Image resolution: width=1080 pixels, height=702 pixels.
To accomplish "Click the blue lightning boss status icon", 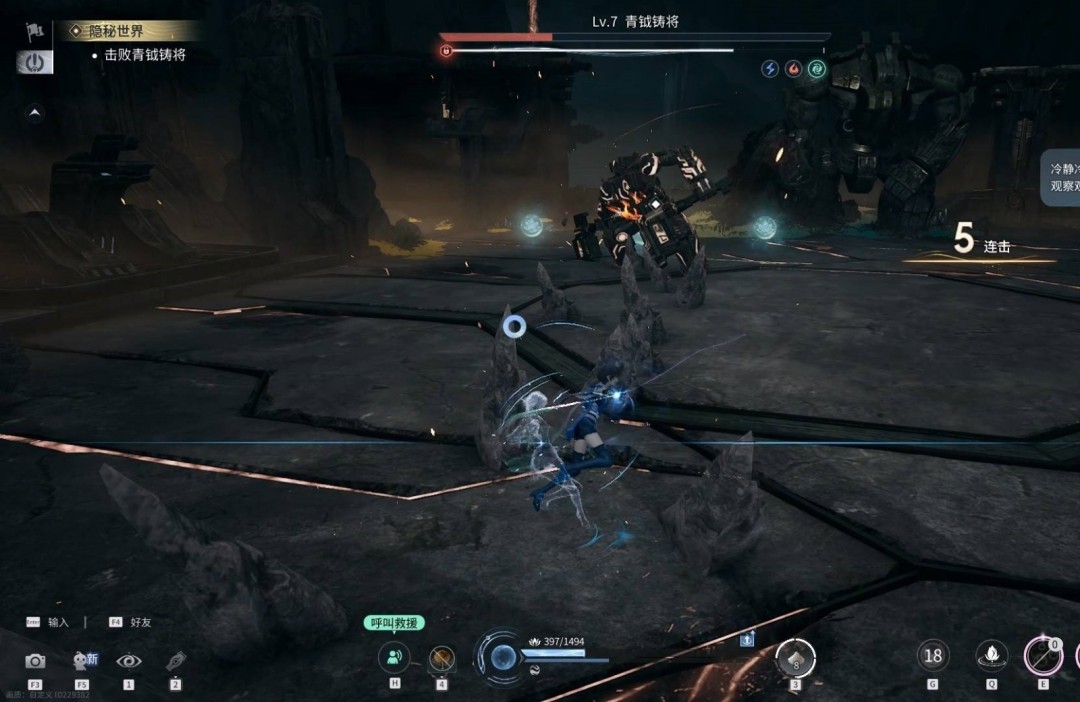I will point(770,69).
